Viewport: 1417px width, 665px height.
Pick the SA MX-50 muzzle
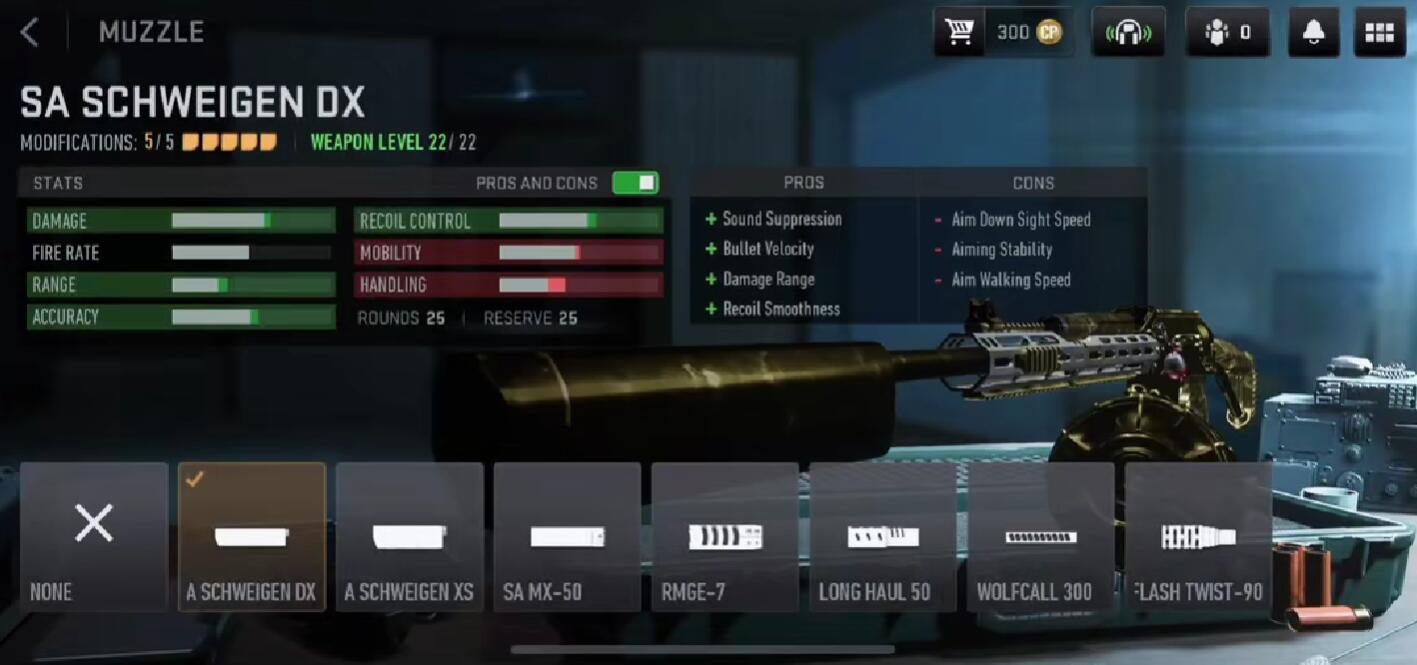pos(567,536)
